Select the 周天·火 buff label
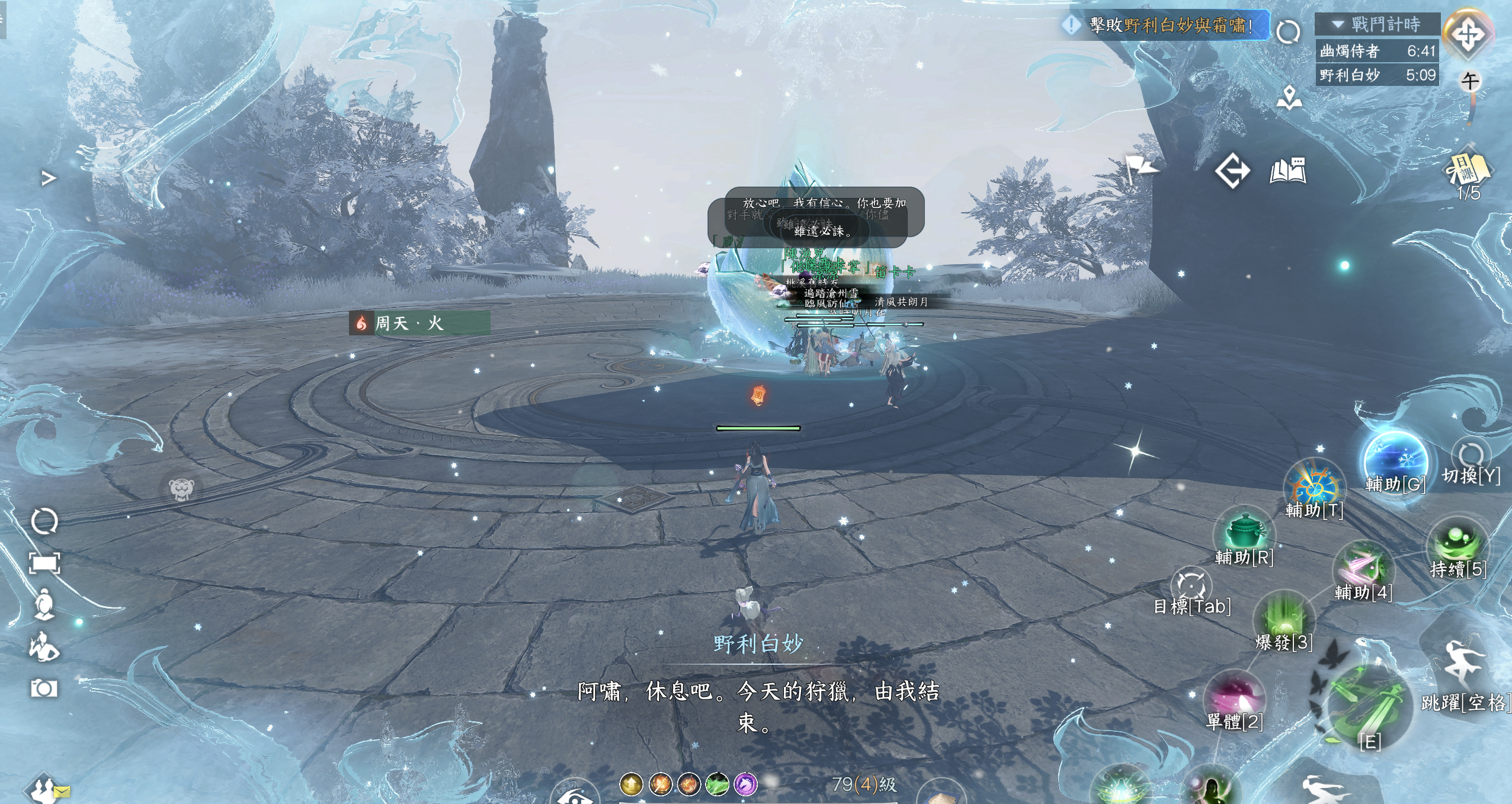1512x804 pixels. [419, 323]
